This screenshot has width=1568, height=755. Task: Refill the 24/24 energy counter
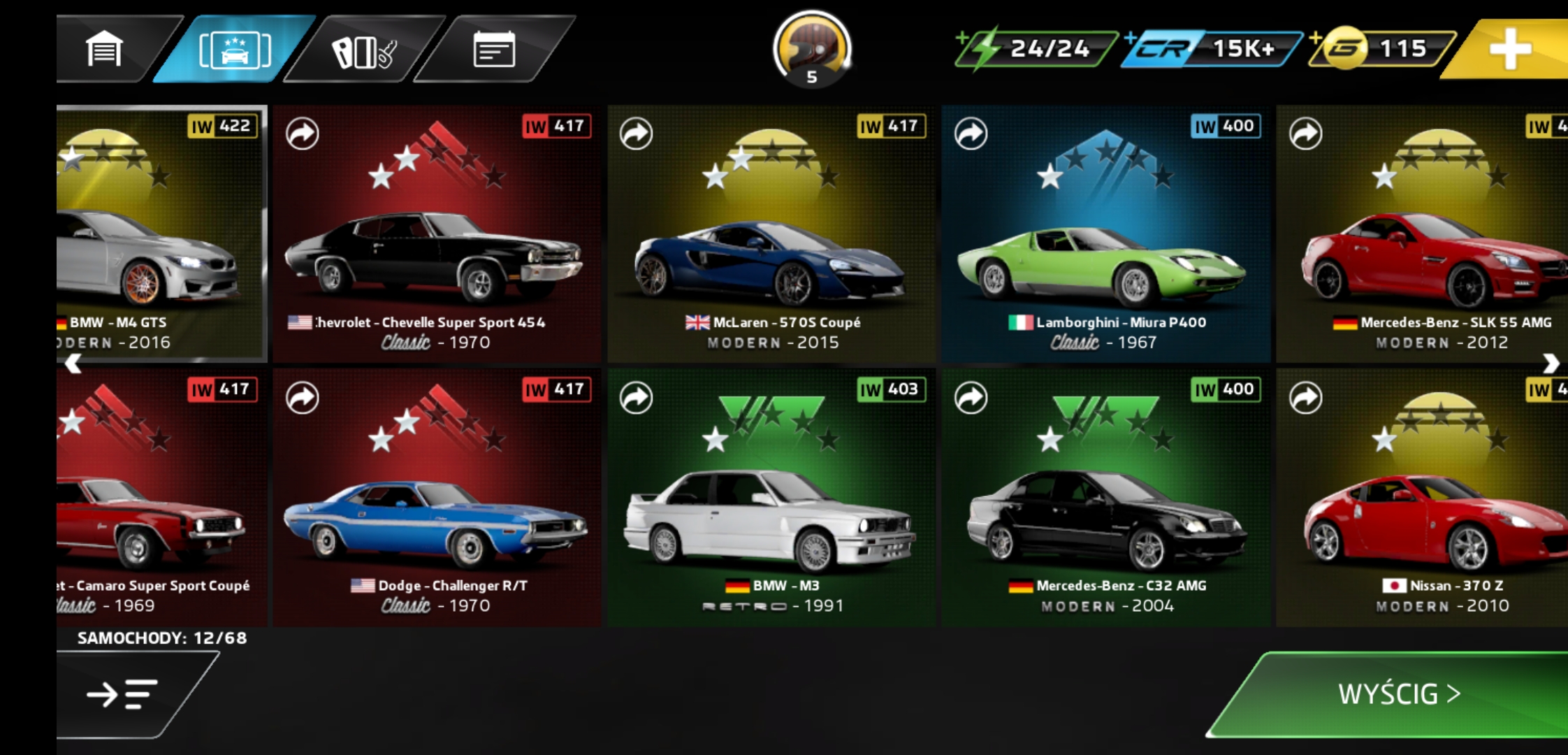pyautogui.click(x=1036, y=48)
